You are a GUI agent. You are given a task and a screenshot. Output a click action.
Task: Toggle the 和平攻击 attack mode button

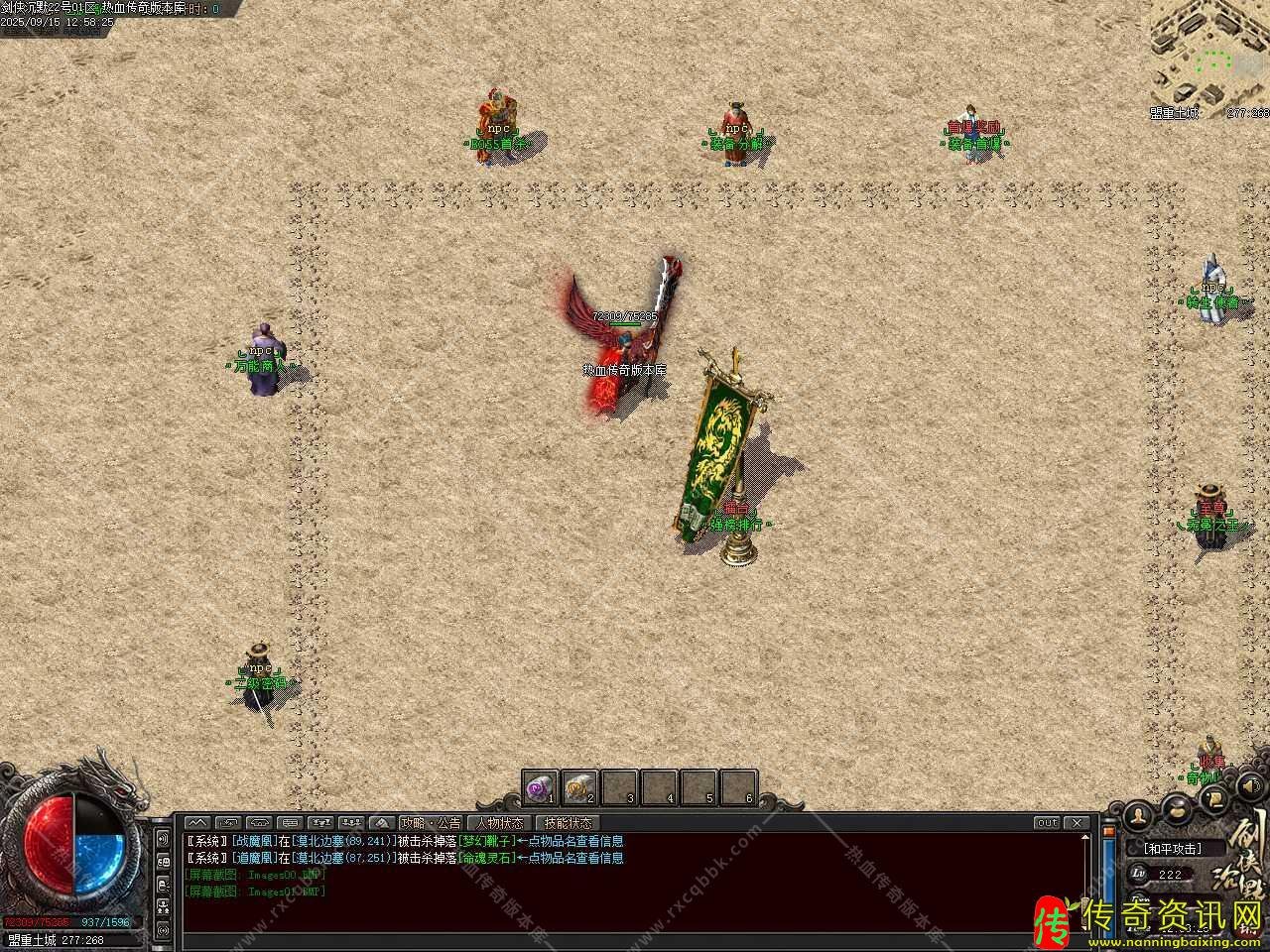click(1172, 849)
